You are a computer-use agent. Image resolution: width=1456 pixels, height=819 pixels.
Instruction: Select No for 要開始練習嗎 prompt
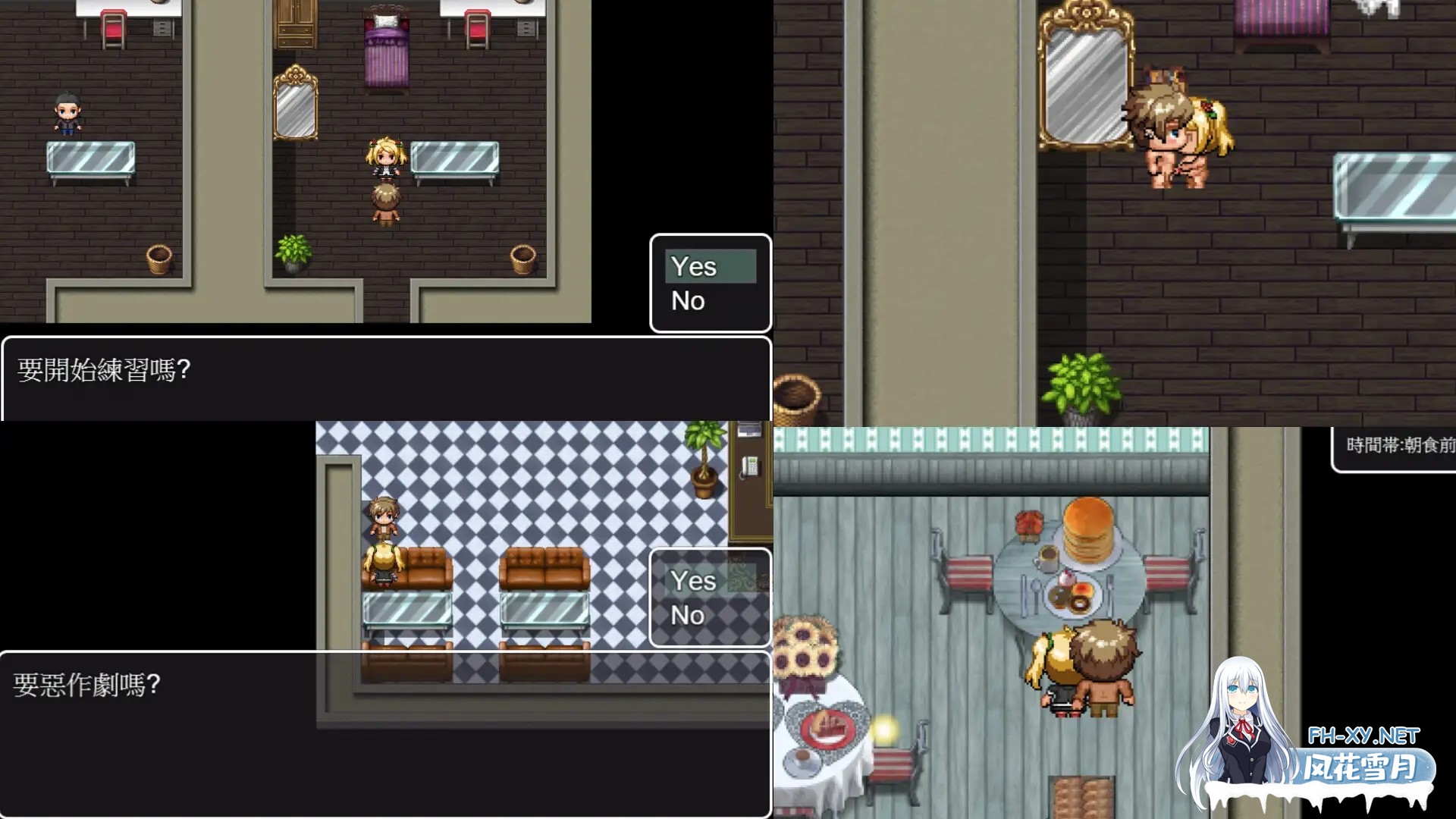688,300
